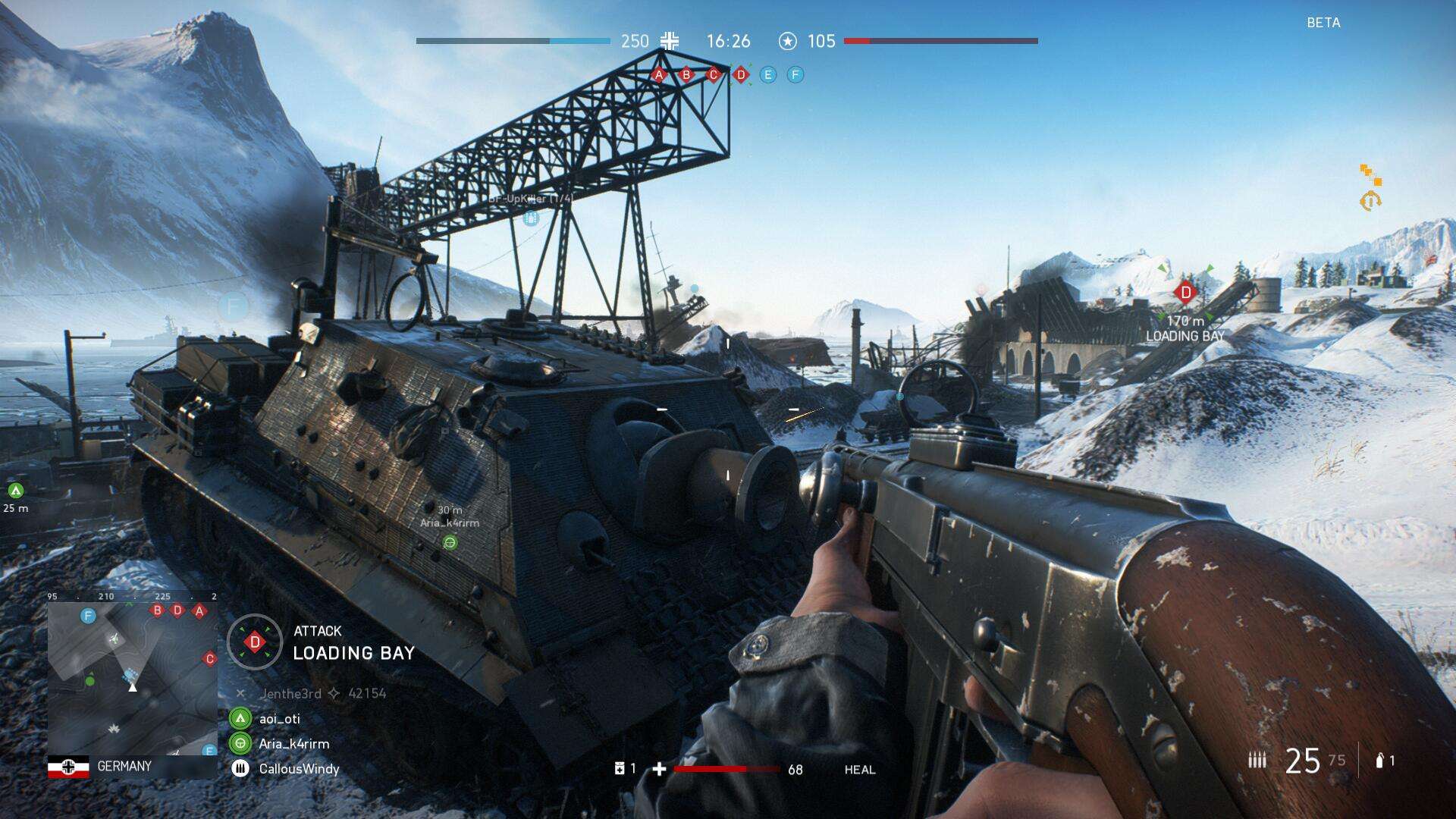Select objective C flag in top bar
The image size is (1456, 819).
tap(713, 75)
